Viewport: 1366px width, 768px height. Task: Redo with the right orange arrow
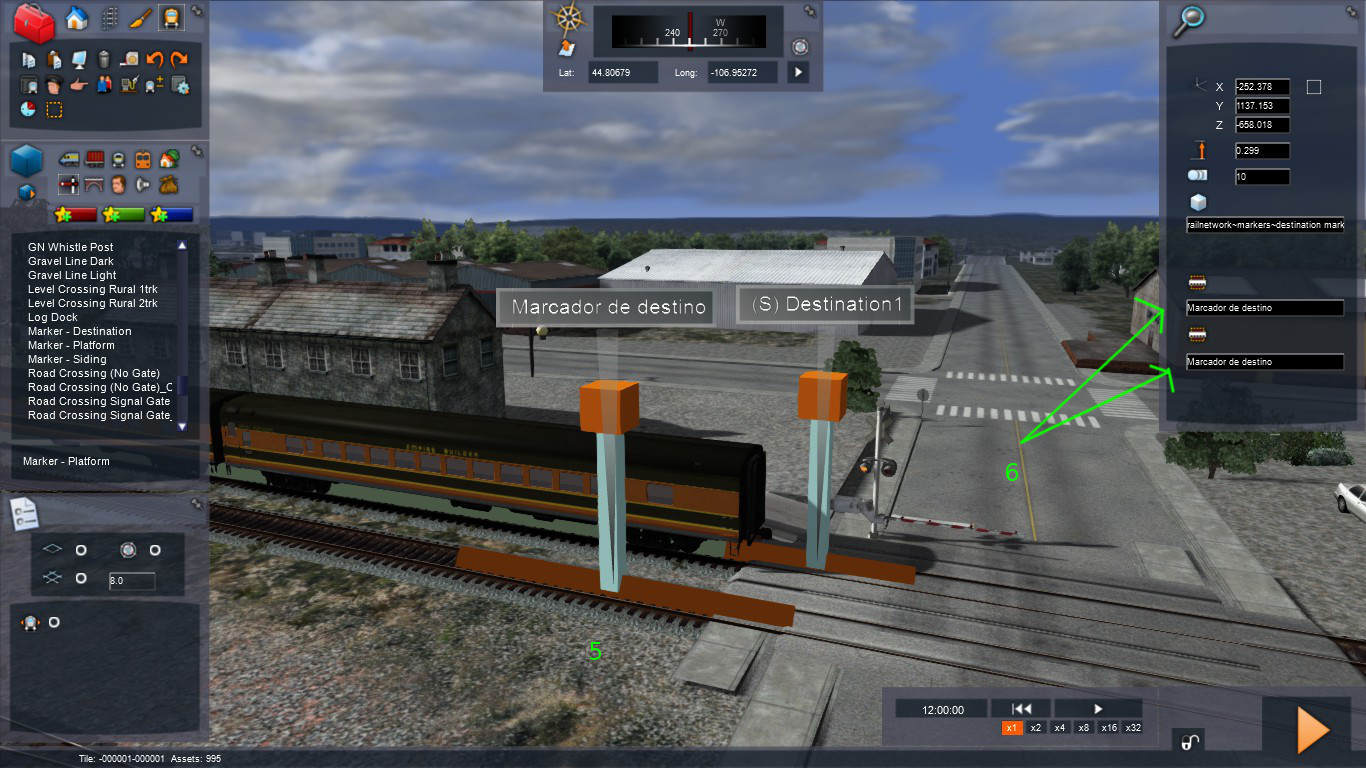pyautogui.click(x=179, y=60)
